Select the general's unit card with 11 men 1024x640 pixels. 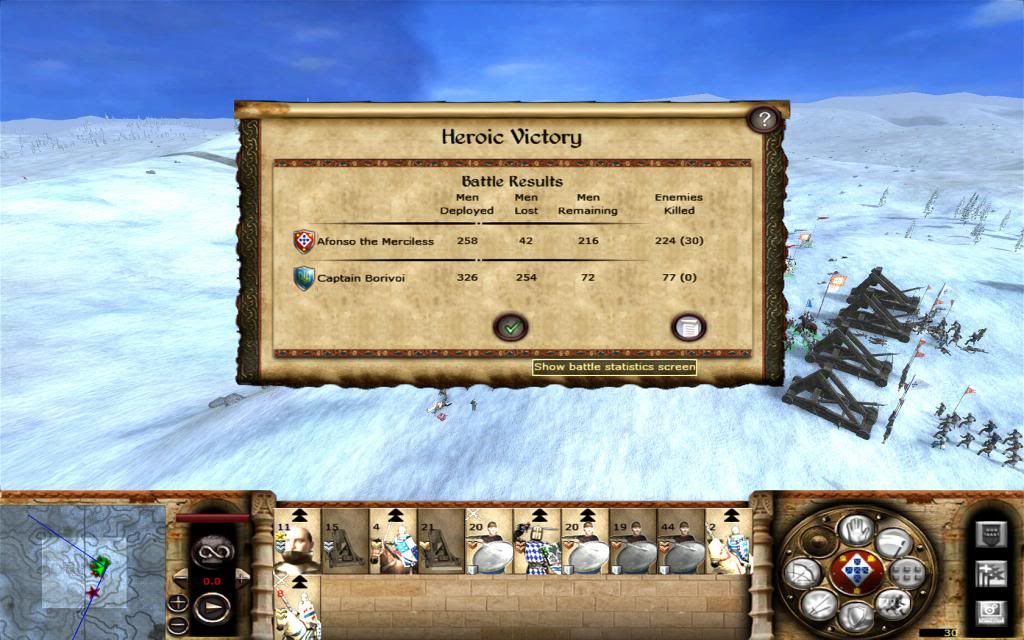(x=297, y=541)
